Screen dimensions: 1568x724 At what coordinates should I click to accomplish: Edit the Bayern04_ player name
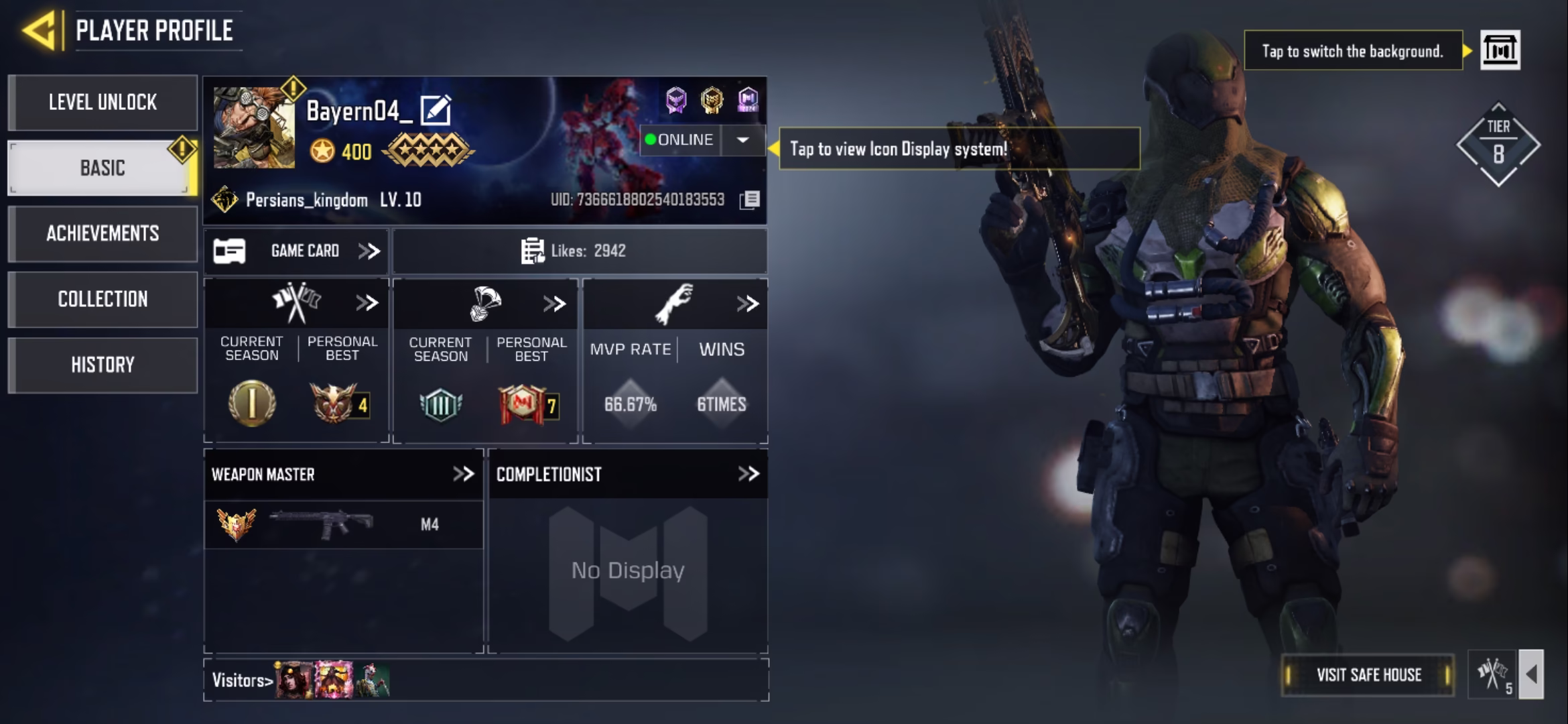[436, 111]
